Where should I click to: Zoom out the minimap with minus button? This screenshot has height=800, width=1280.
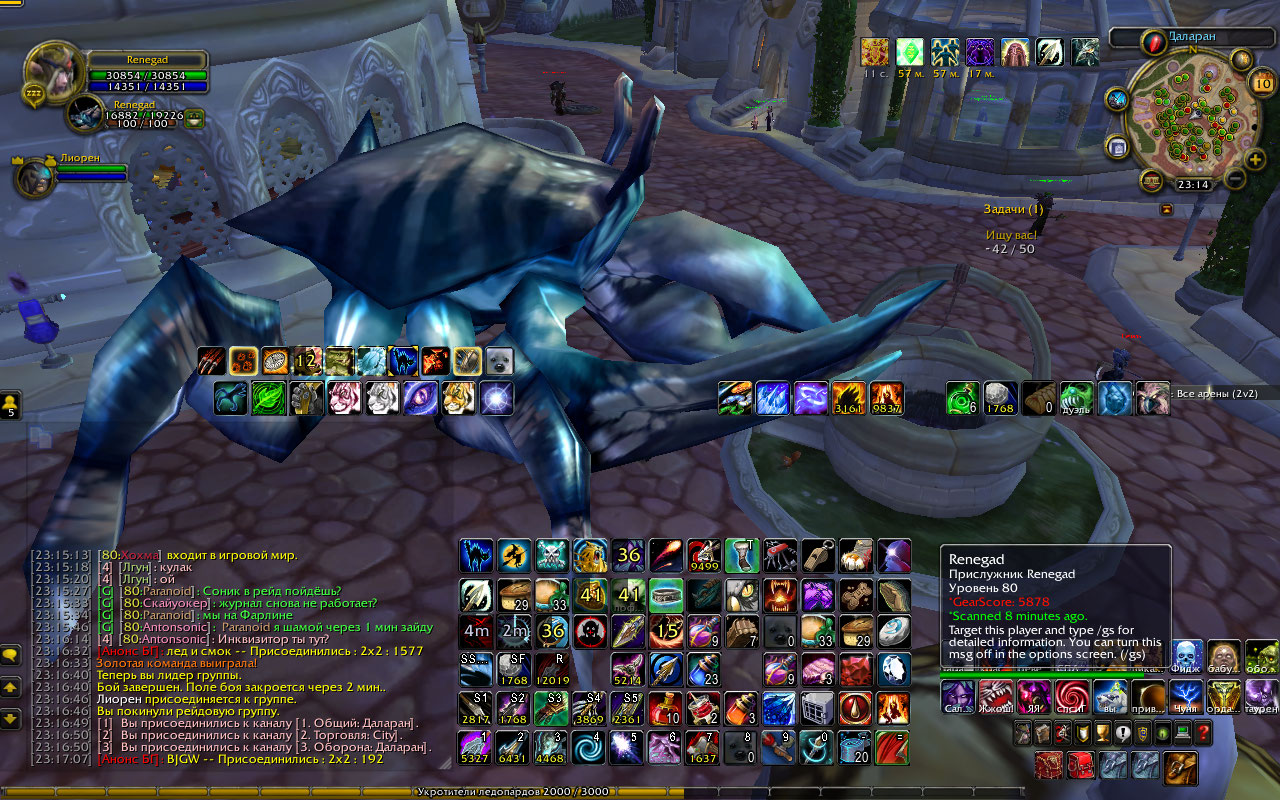[1235, 180]
